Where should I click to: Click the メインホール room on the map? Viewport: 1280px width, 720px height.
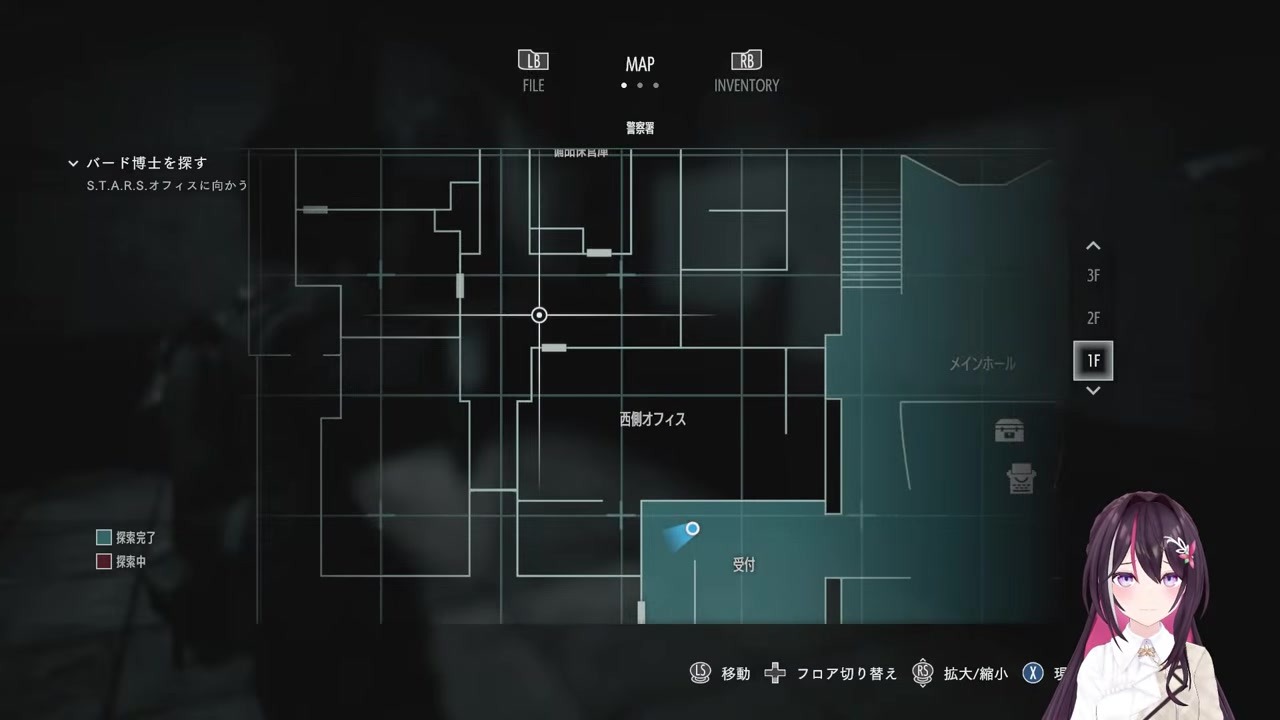[x=981, y=364]
